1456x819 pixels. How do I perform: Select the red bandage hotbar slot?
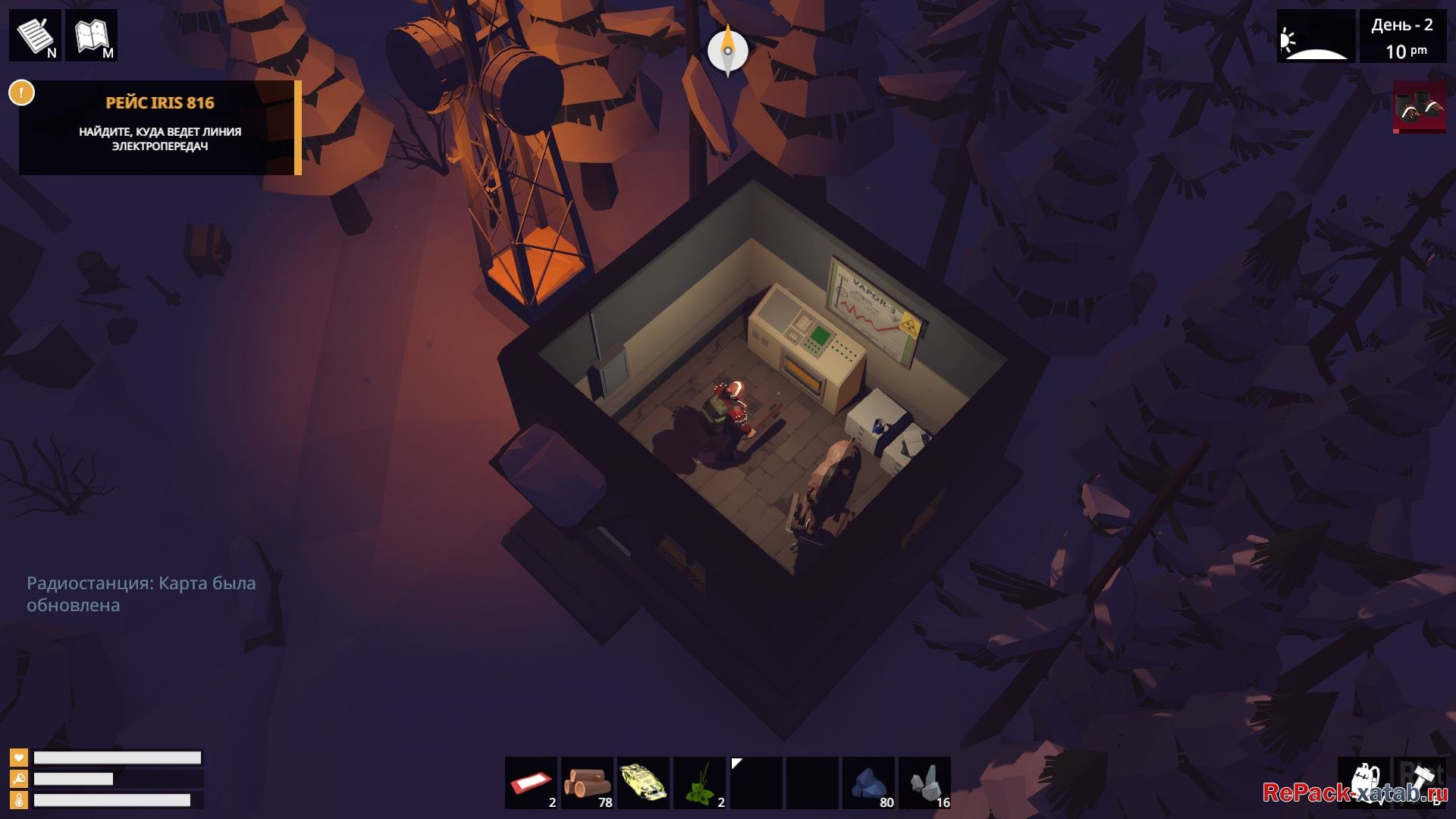531,783
